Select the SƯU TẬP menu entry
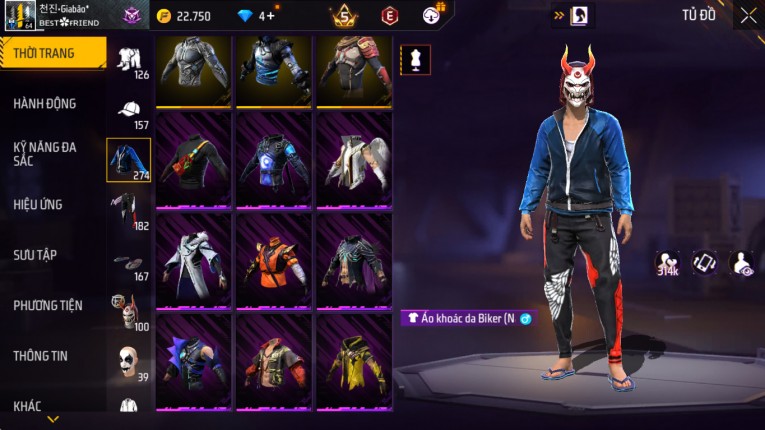 [x=35, y=255]
